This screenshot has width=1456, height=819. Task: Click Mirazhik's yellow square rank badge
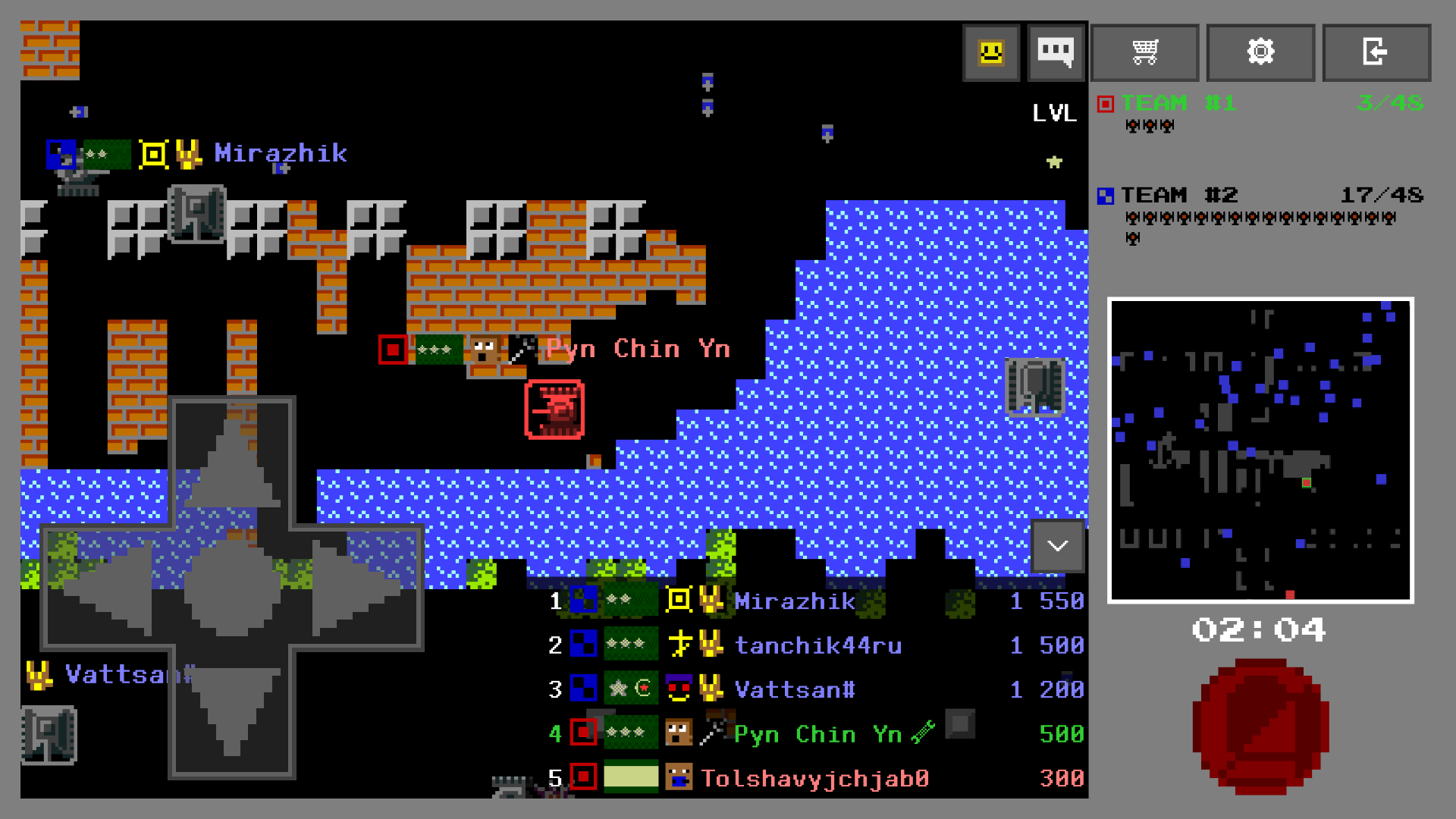tap(677, 601)
